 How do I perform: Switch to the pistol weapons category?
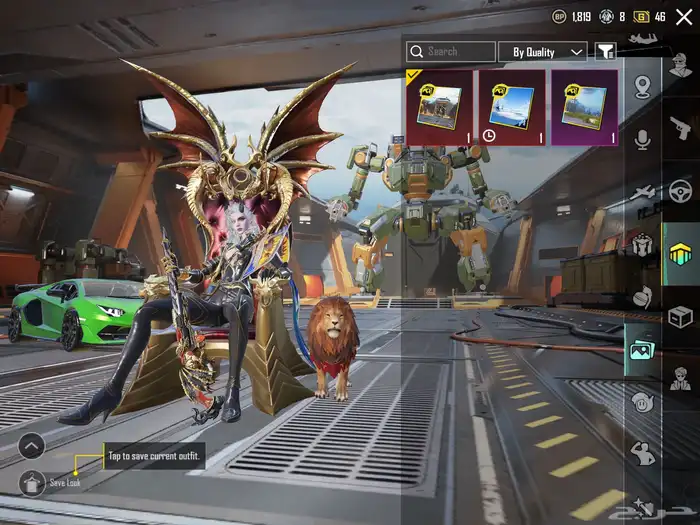tap(680, 127)
